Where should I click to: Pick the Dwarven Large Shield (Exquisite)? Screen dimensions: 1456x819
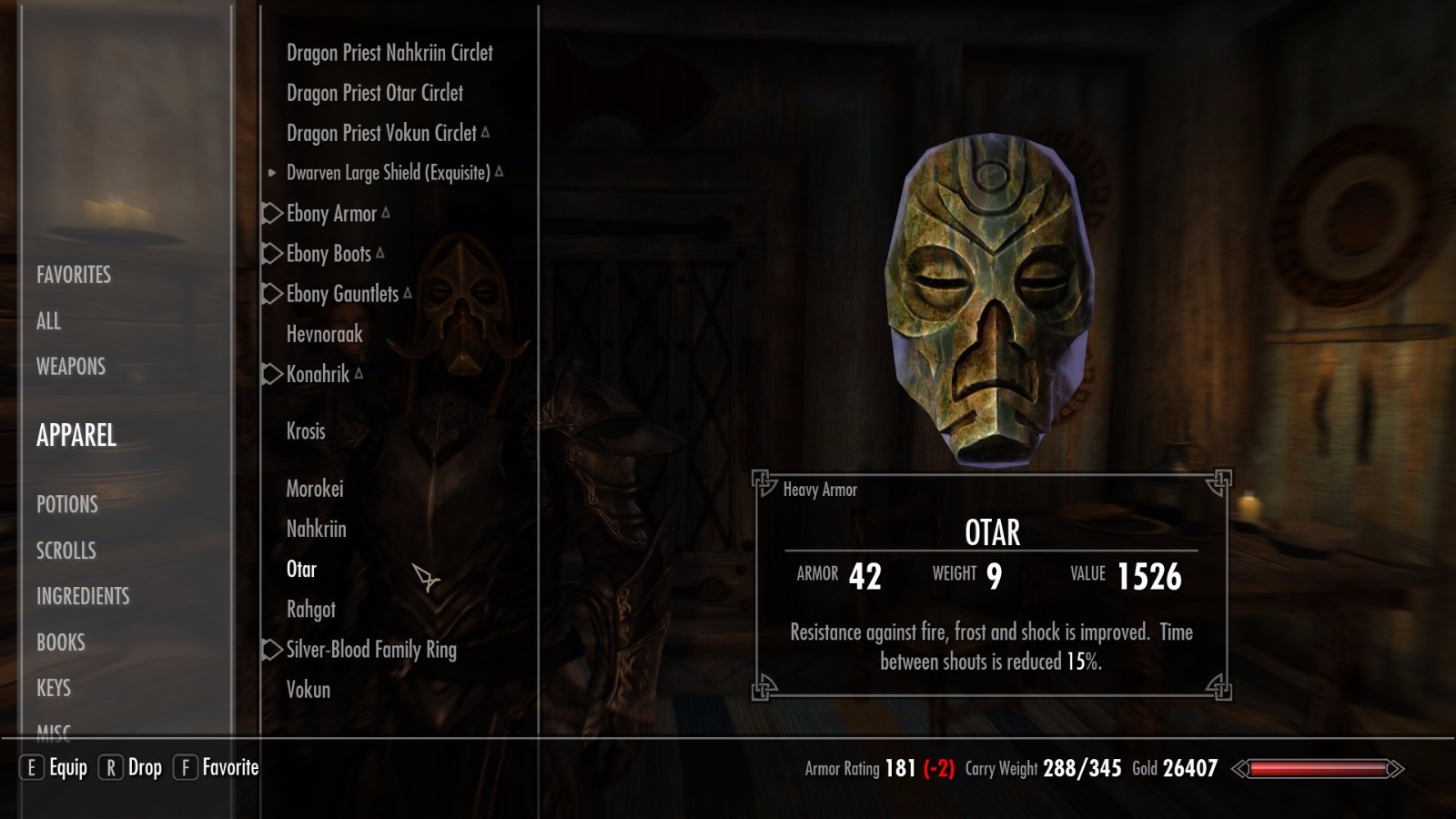point(388,173)
